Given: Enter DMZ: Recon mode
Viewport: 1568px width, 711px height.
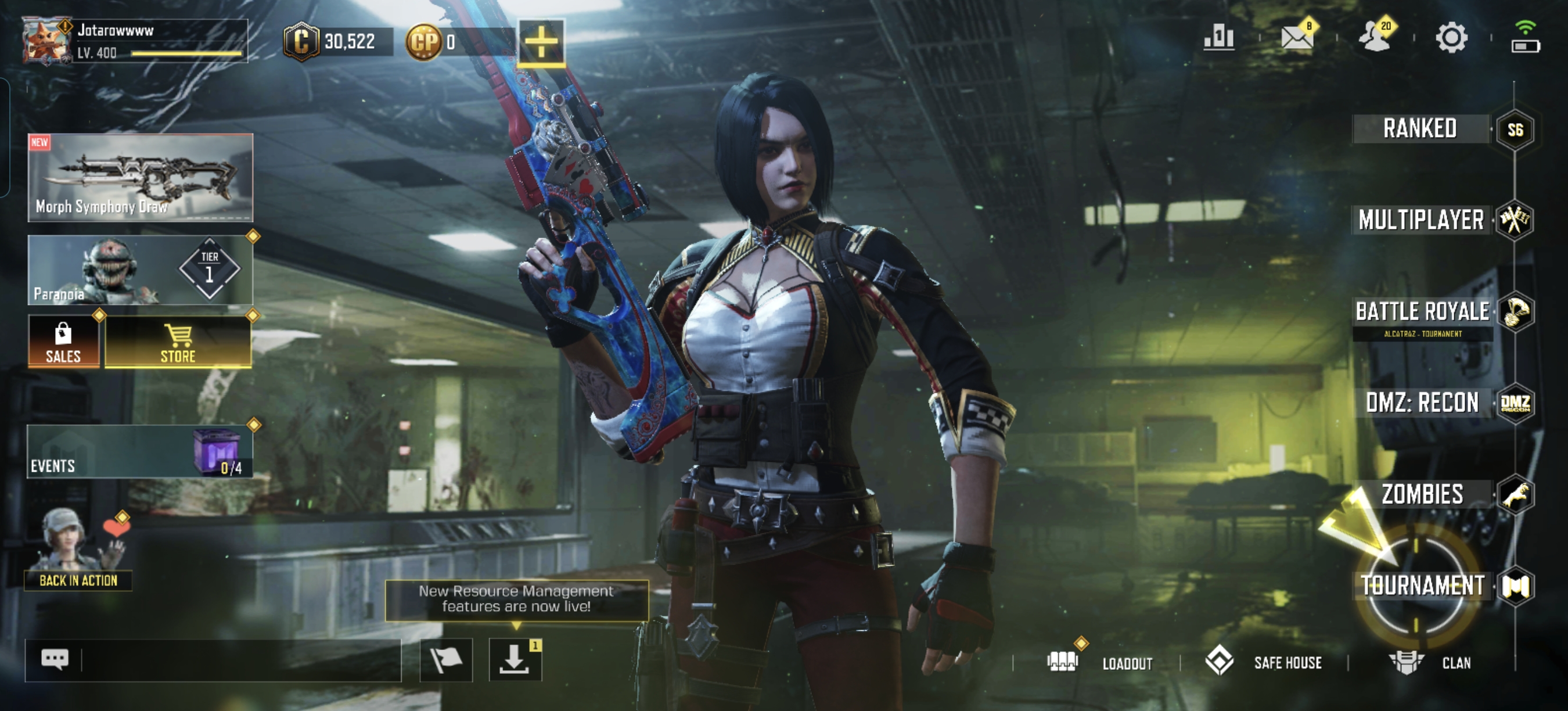Looking at the screenshot, I should point(1422,403).
